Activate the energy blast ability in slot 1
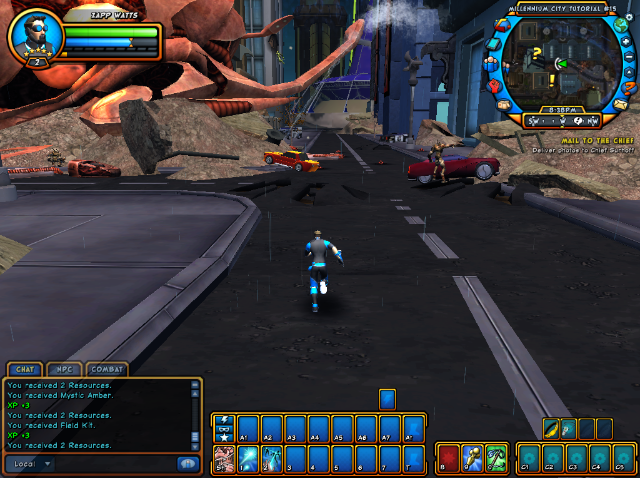The height and width of the screenshot is (478, 640). click(x=245, y=459)
